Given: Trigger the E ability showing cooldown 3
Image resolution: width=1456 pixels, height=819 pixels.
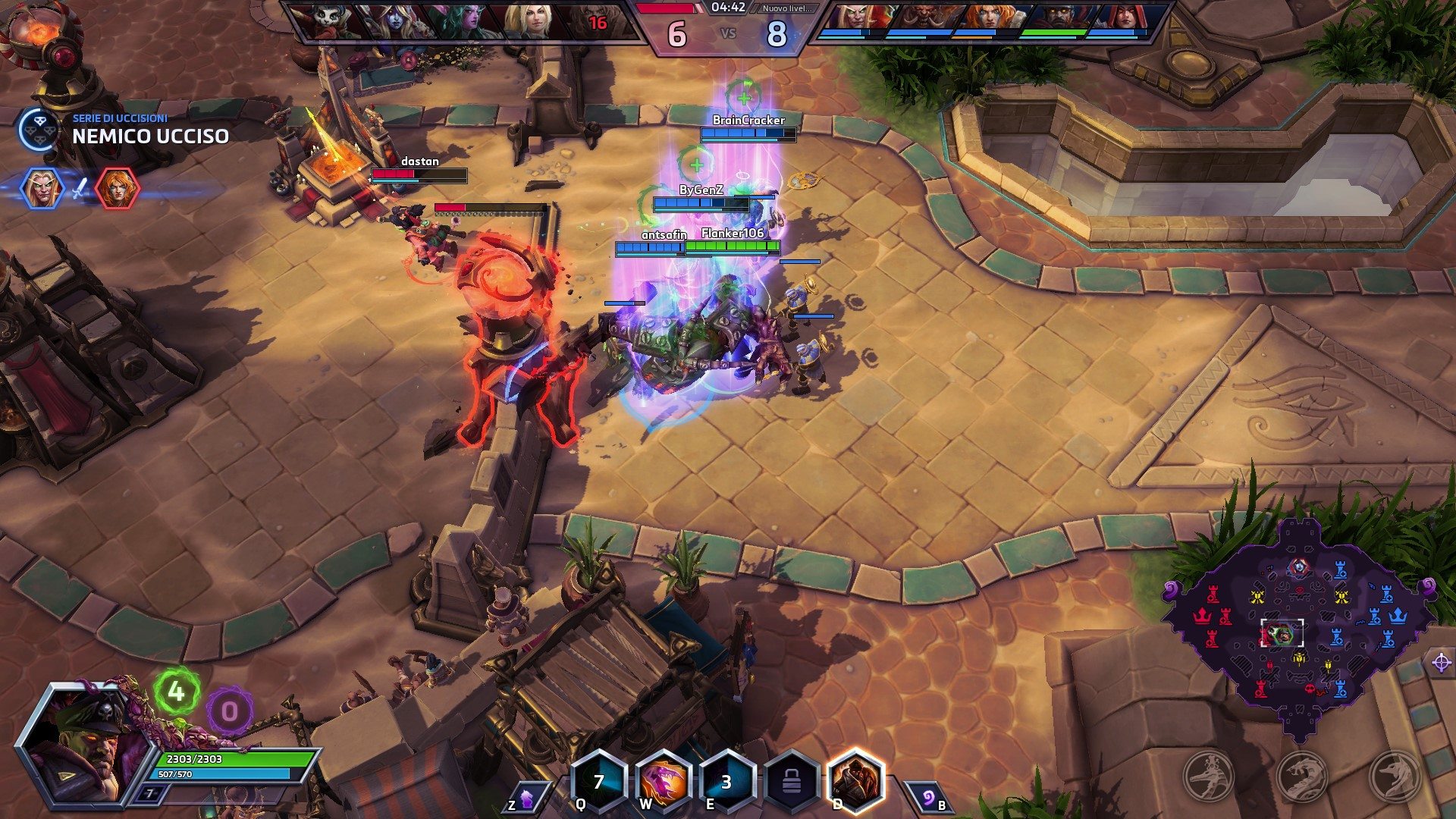Looking at the screenshot, I should (x=726, y=781).
